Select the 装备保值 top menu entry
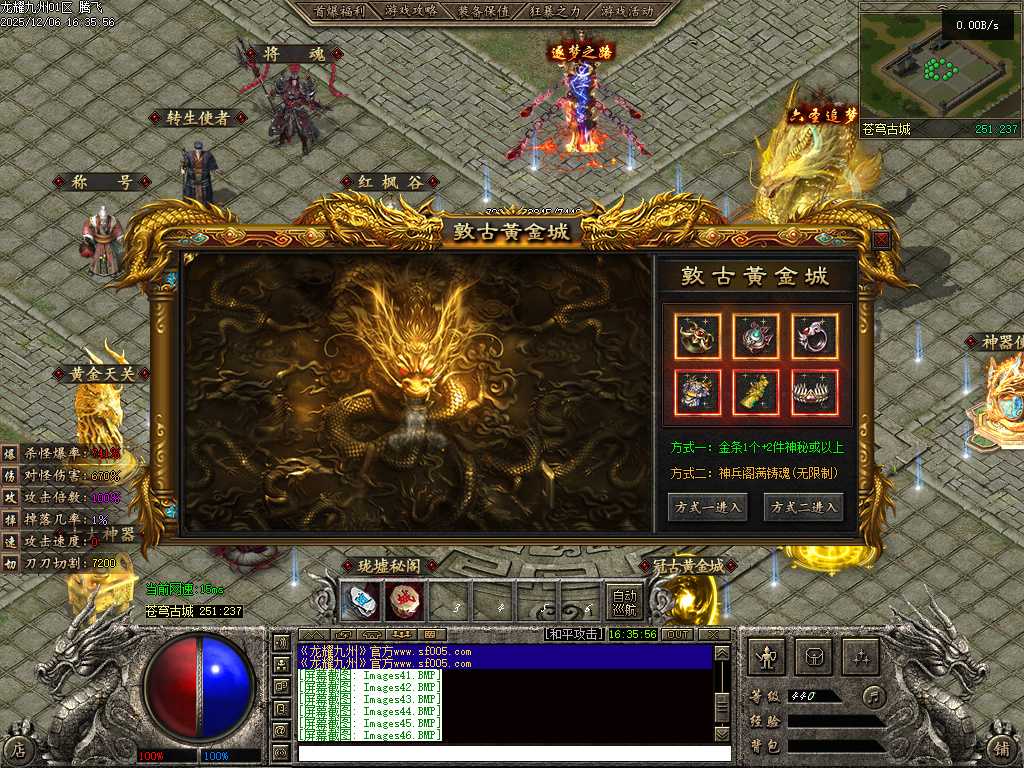This screenshot has height=768, width=1024. tap(483, 11)
